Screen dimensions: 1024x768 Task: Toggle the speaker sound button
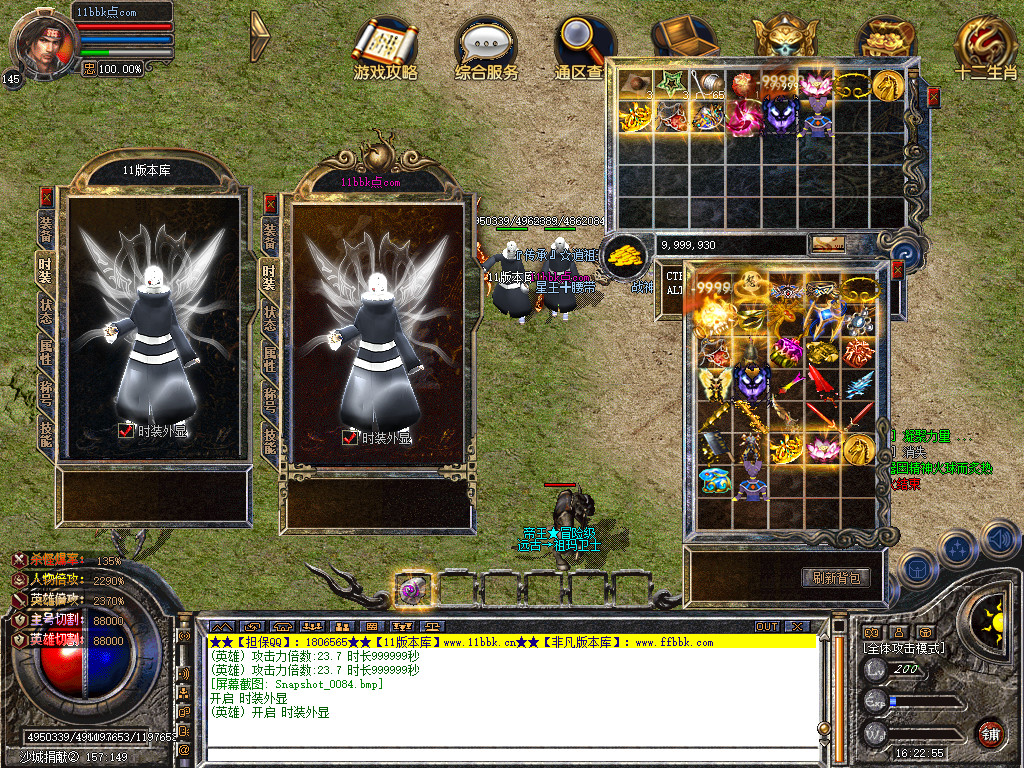coord(1000,540)
